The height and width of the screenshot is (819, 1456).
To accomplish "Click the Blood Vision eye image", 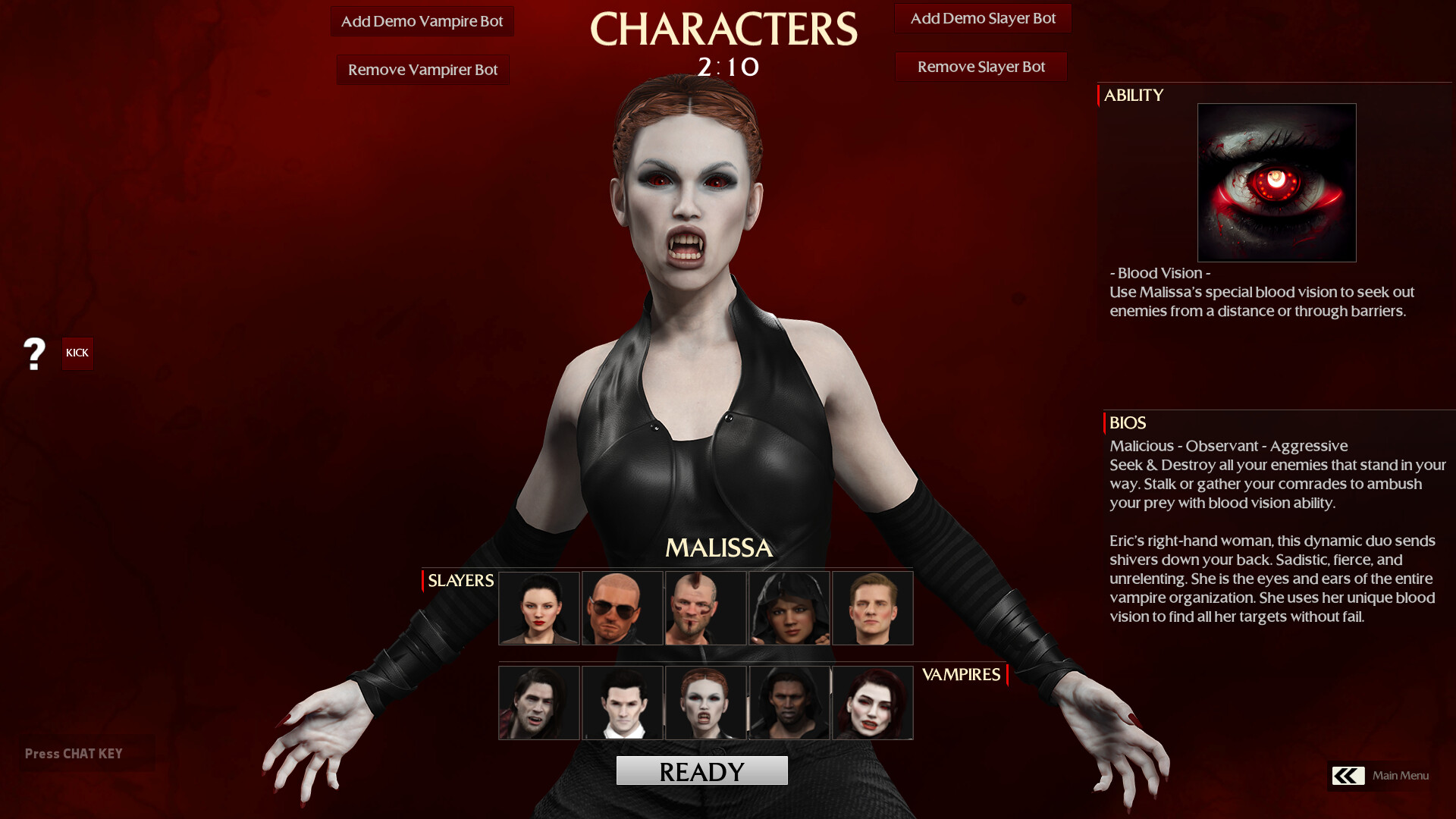I will [x=1276, y=182].
